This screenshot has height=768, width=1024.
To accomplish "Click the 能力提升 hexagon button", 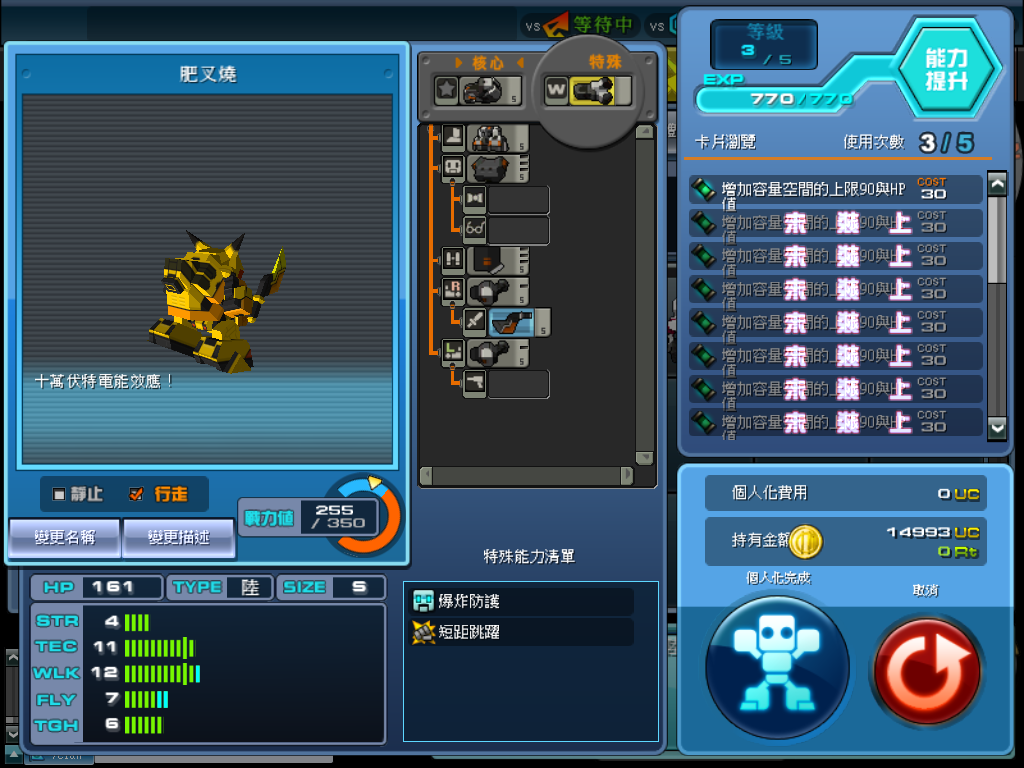I will 945,69.
